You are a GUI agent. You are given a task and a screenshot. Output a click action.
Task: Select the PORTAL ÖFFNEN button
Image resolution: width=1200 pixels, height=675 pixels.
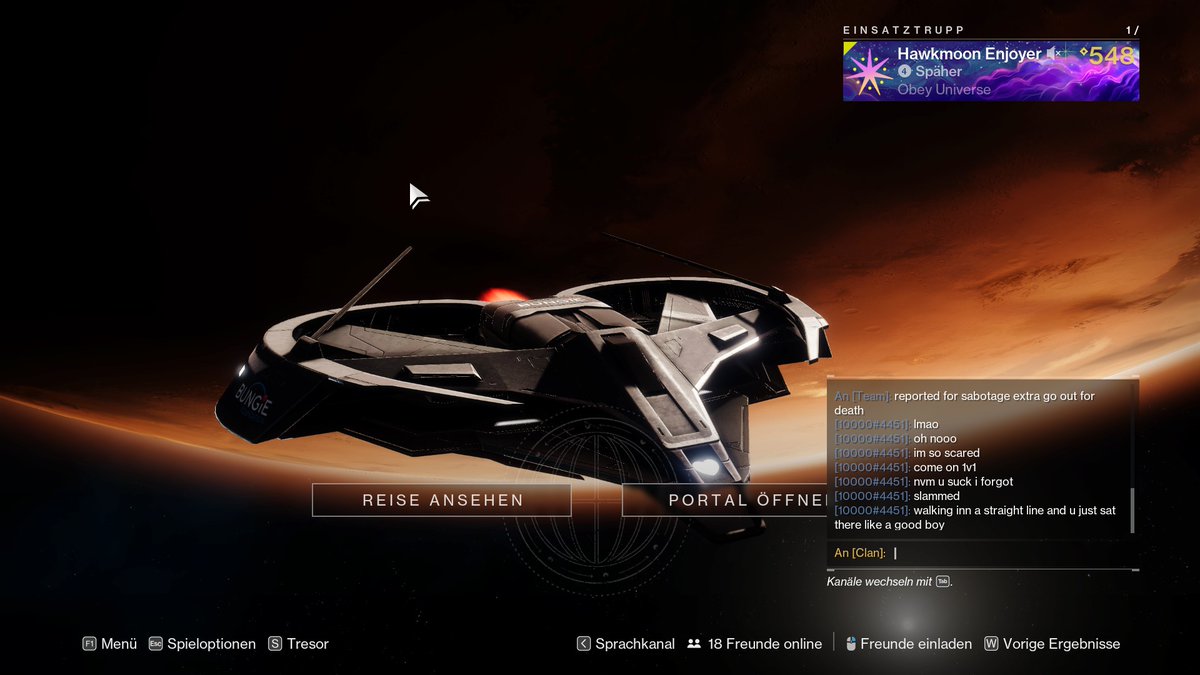(724, 500)
